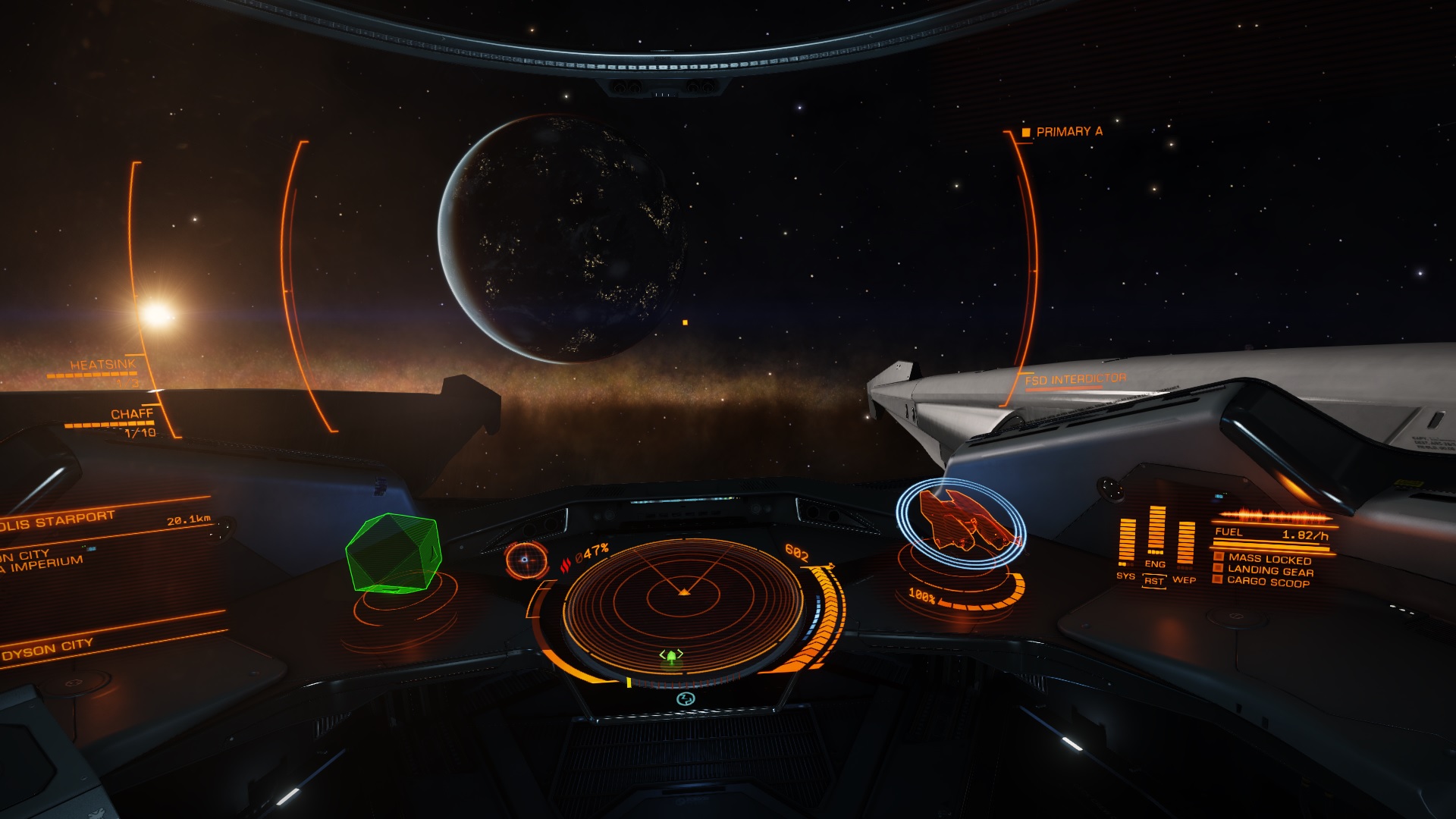Screen dimensions: 1456x819
Task: Choose the Dyson City row
Action: click(47, 650)
